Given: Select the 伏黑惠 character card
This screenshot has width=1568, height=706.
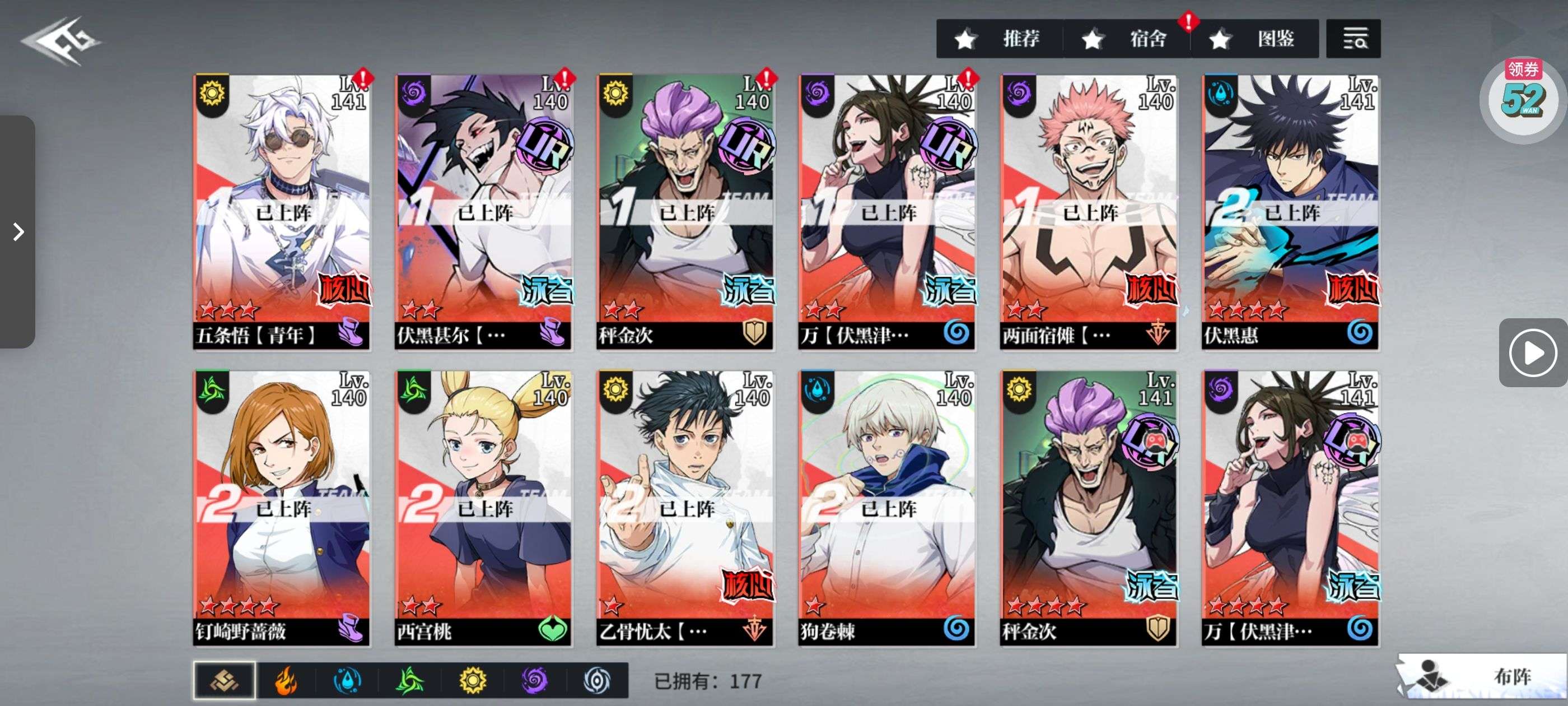Looking at the screenshot, I should [1290, 212].
